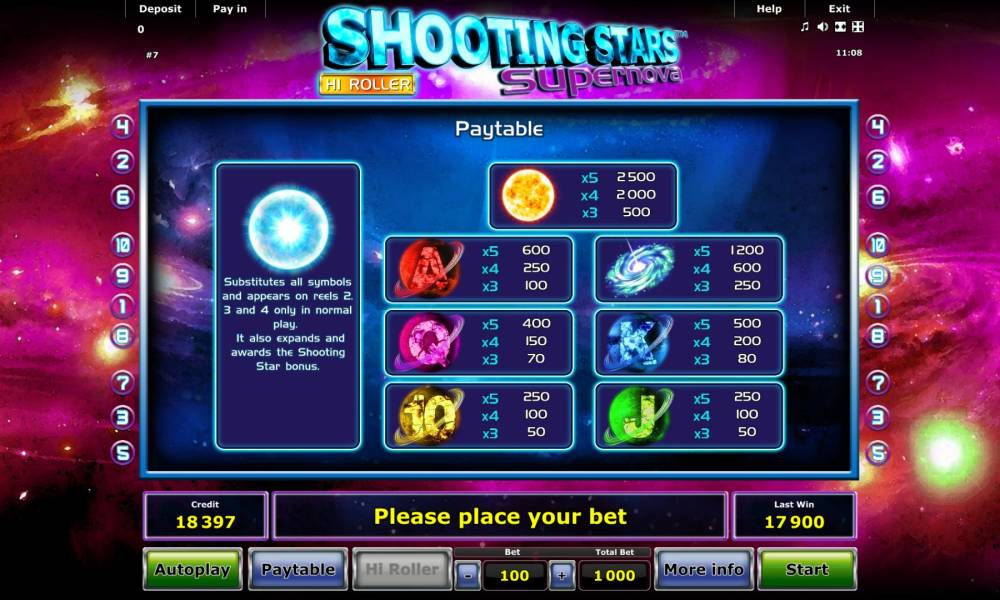
Task: Close the paytable with the Paytable button
Action: click(x=298, y=569)
